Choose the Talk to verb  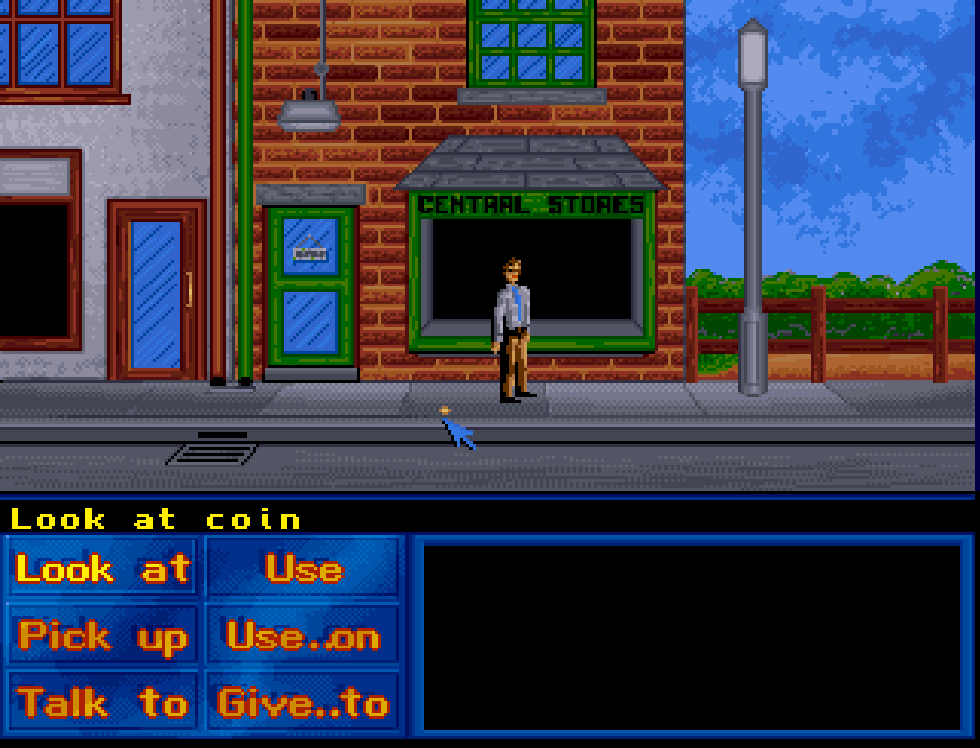tap(103, 703)
